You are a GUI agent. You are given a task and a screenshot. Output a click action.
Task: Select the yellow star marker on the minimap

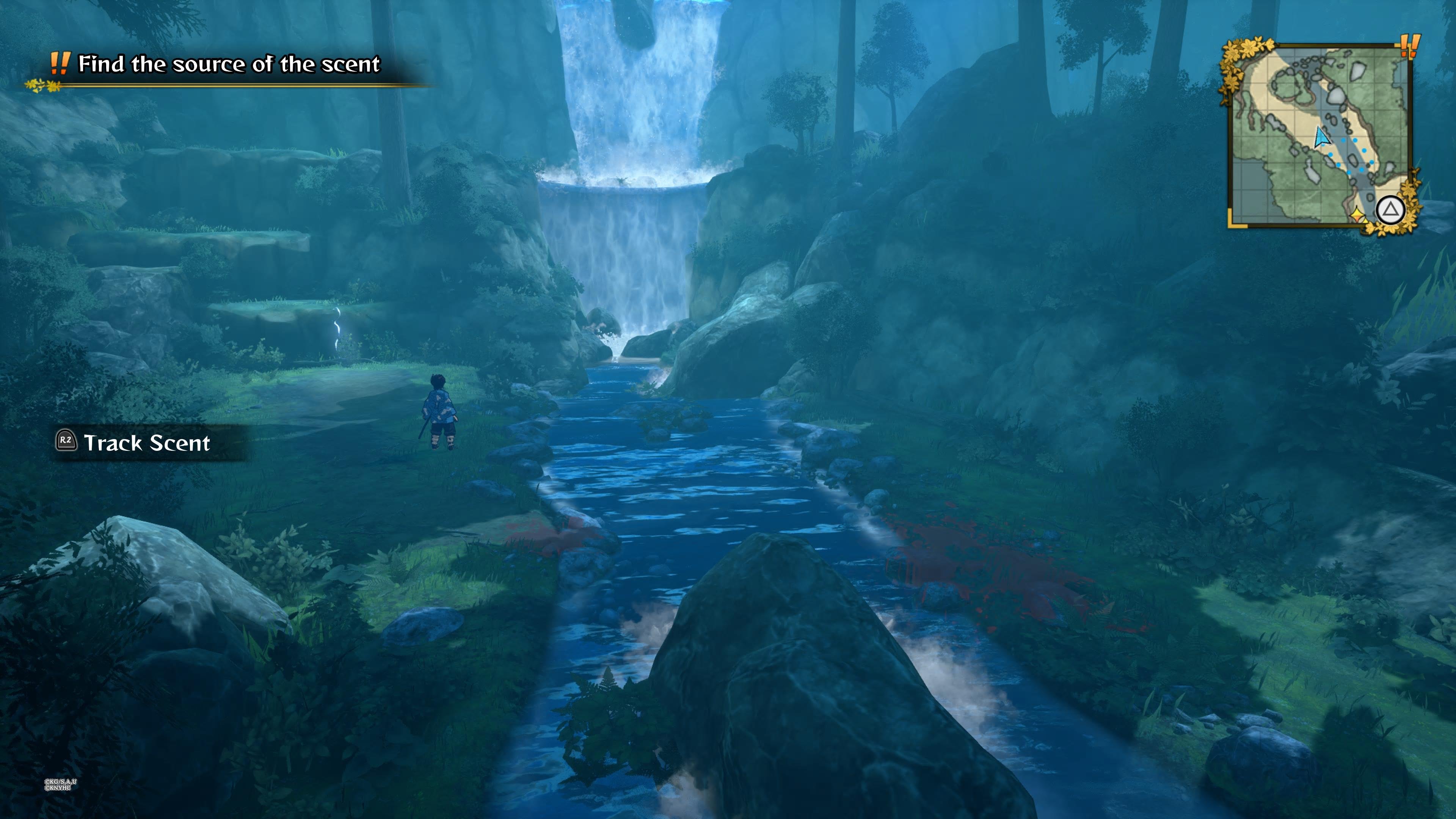1357,214
